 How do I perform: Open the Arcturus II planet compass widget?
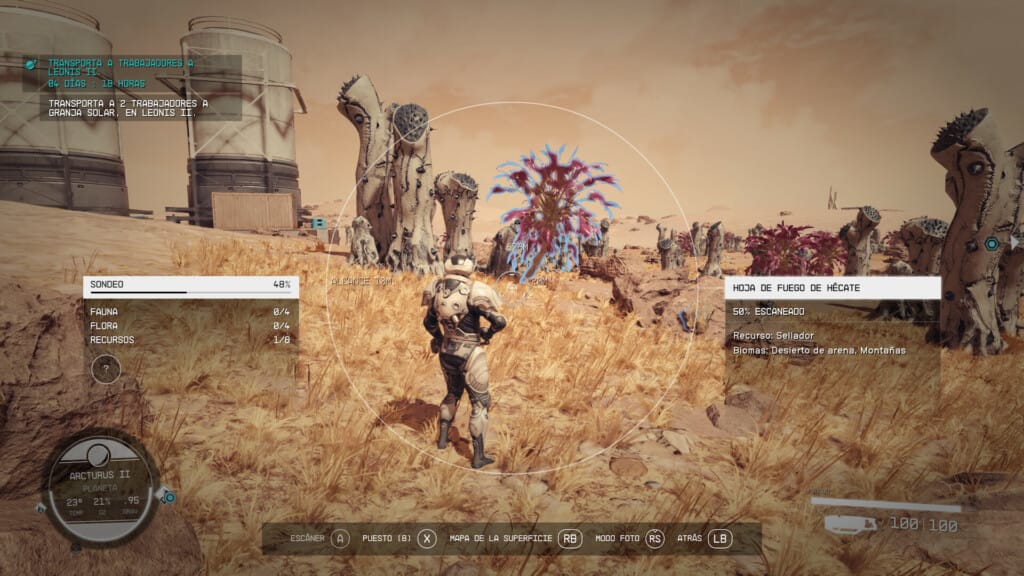point(99,488)
